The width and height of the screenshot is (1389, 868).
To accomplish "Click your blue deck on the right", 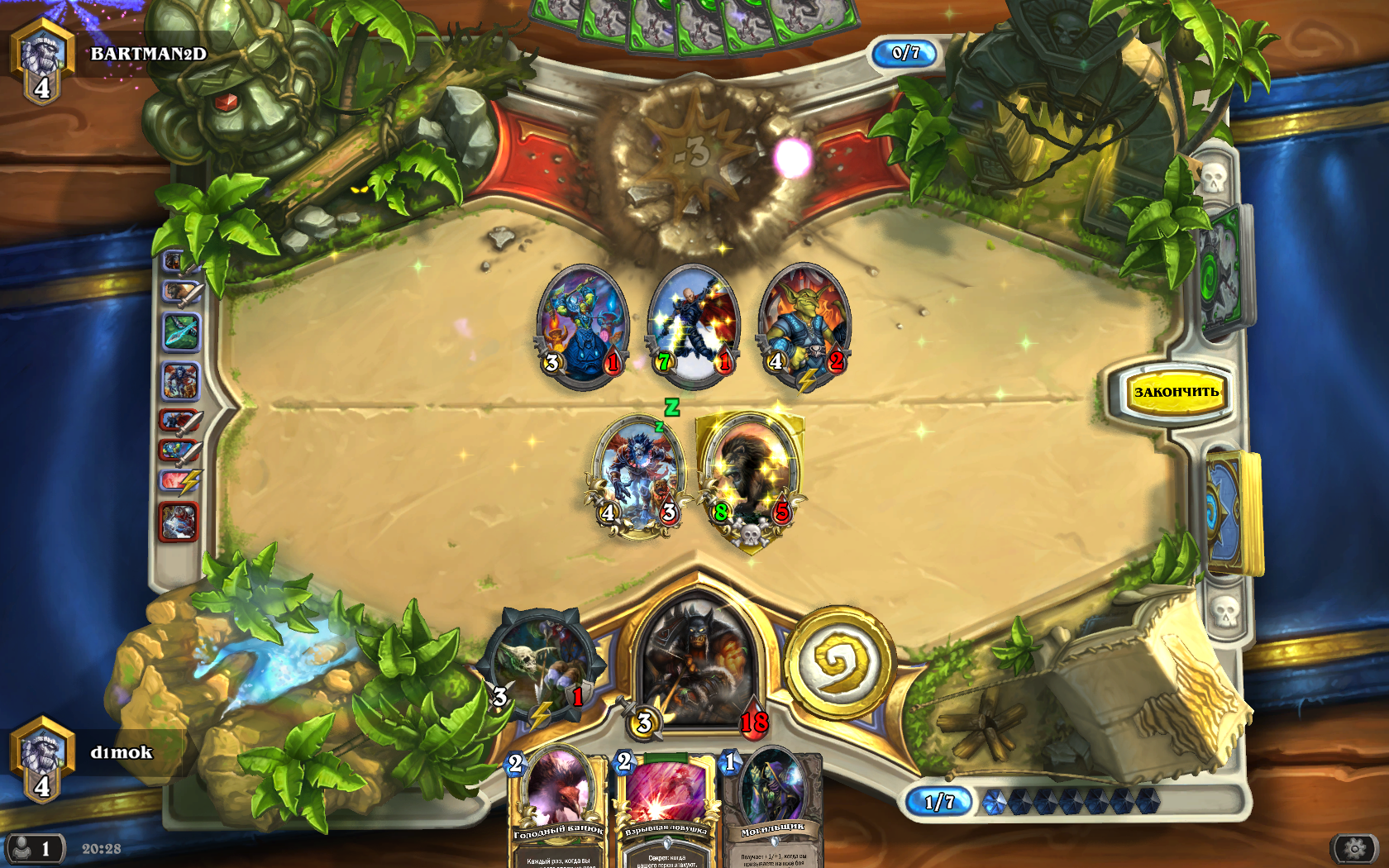I will (1232, 513).
